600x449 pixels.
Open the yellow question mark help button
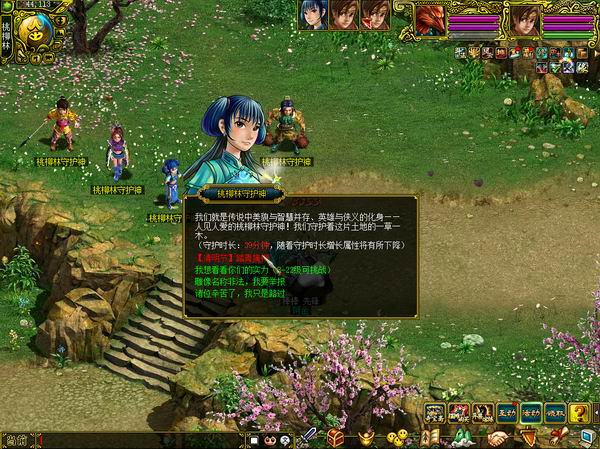tap(579, 412)
